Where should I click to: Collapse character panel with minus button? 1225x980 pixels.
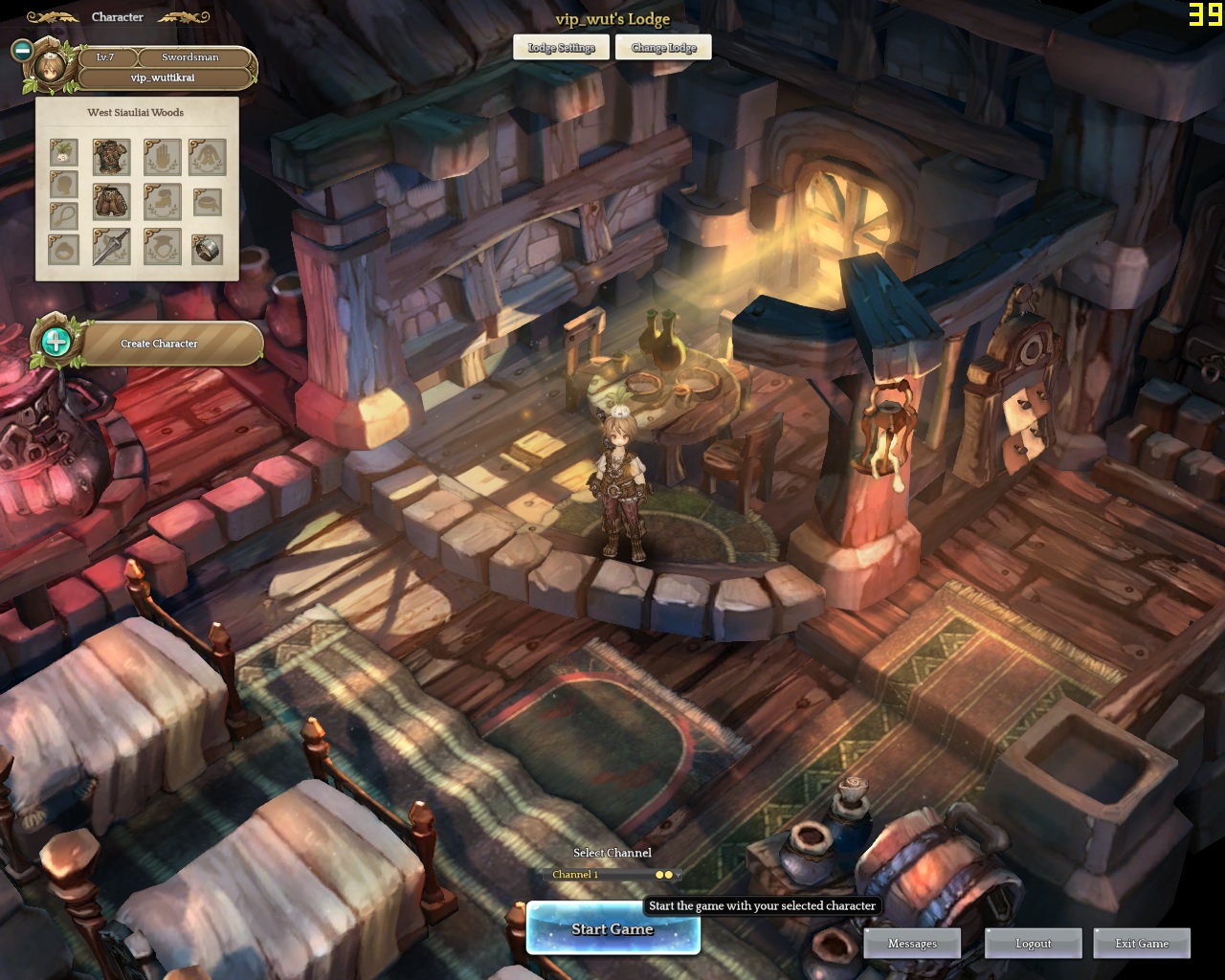click(x=22, y=50)
